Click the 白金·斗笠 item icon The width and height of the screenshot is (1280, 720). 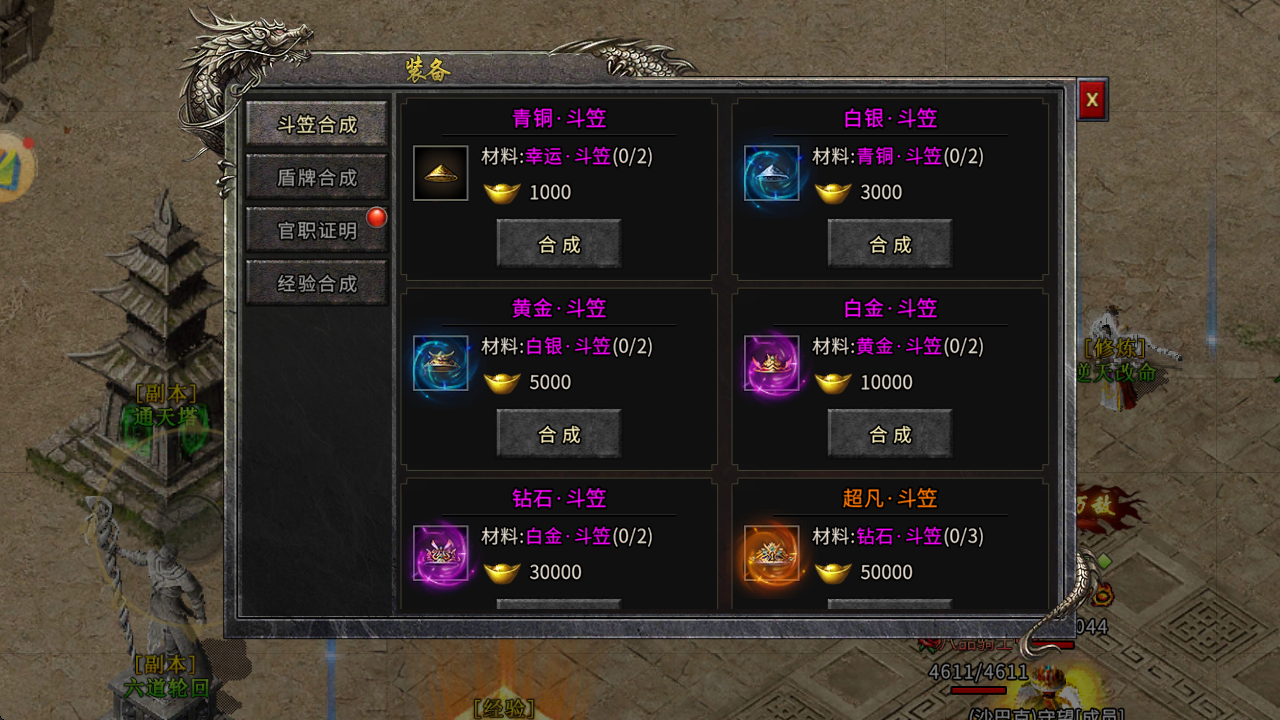770,362
